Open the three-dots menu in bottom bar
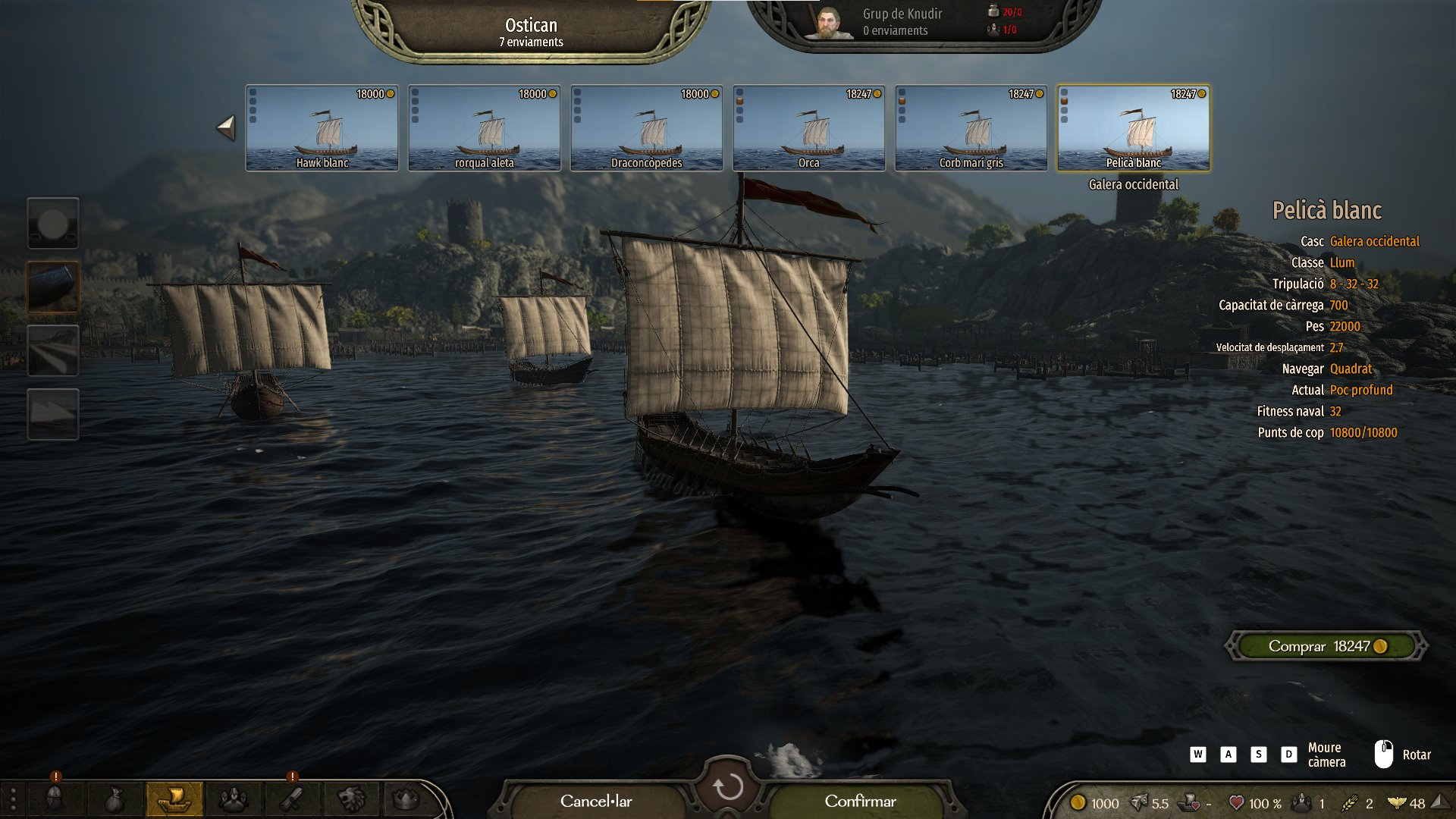This screenshot has height=819, width=1456. pos(13,799)
